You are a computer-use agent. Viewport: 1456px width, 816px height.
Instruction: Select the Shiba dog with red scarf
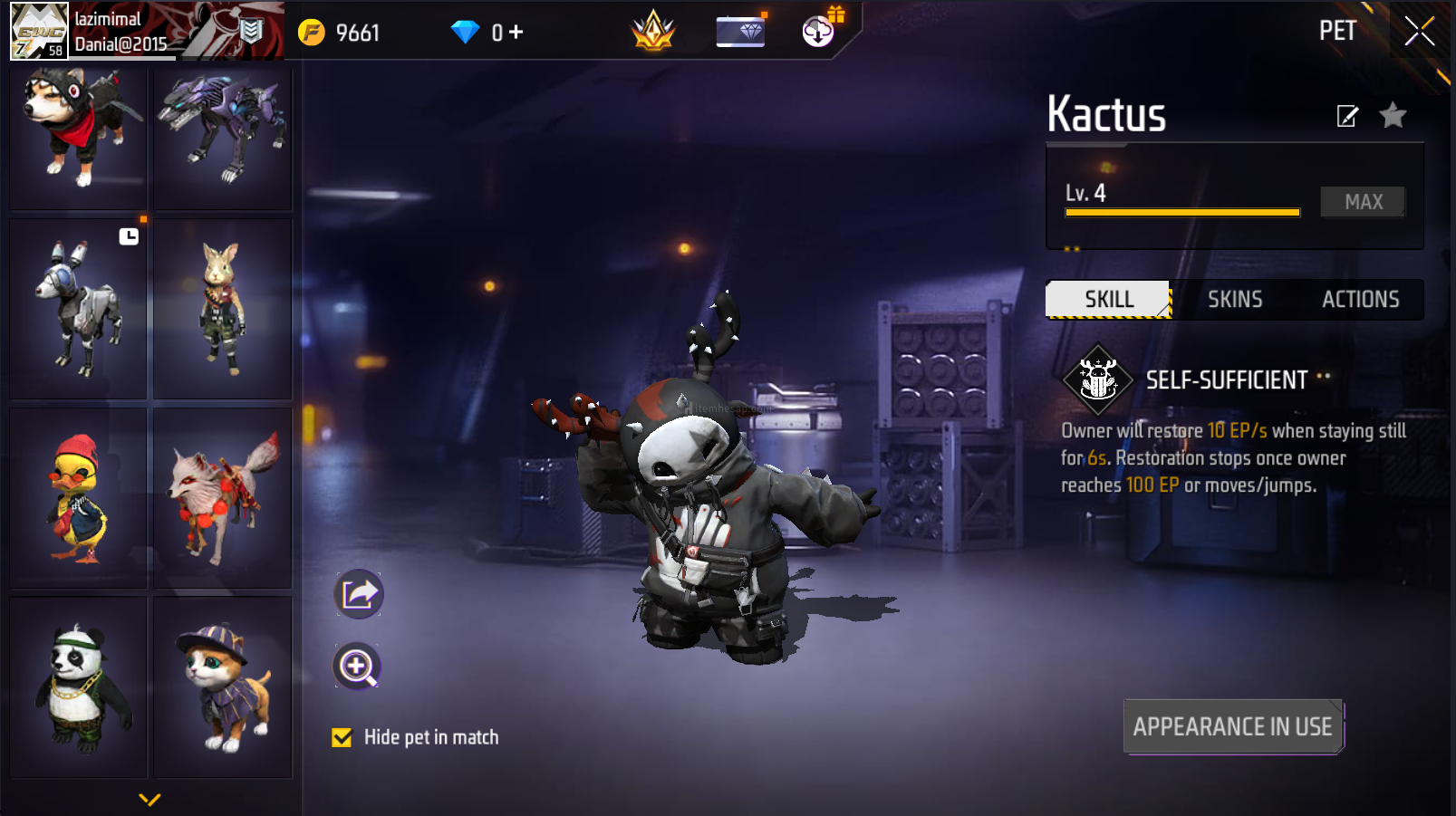point(79,136)
